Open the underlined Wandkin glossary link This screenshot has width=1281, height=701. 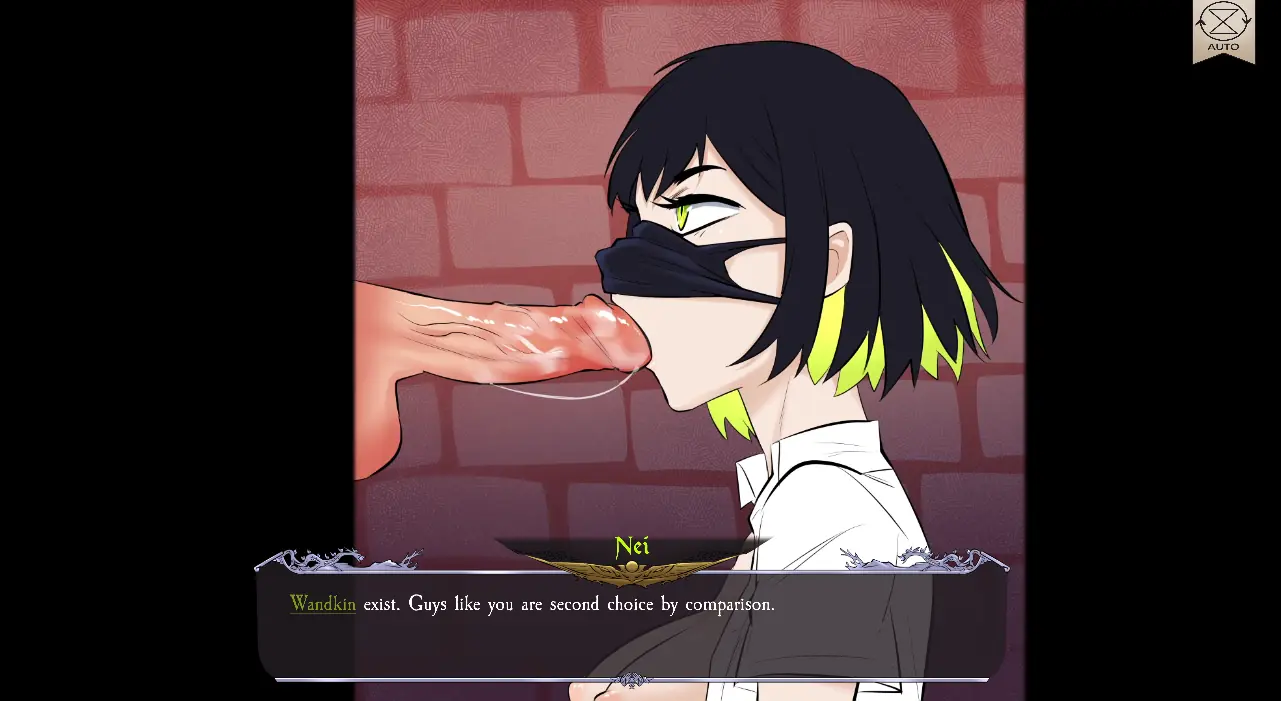click(322, 604)
